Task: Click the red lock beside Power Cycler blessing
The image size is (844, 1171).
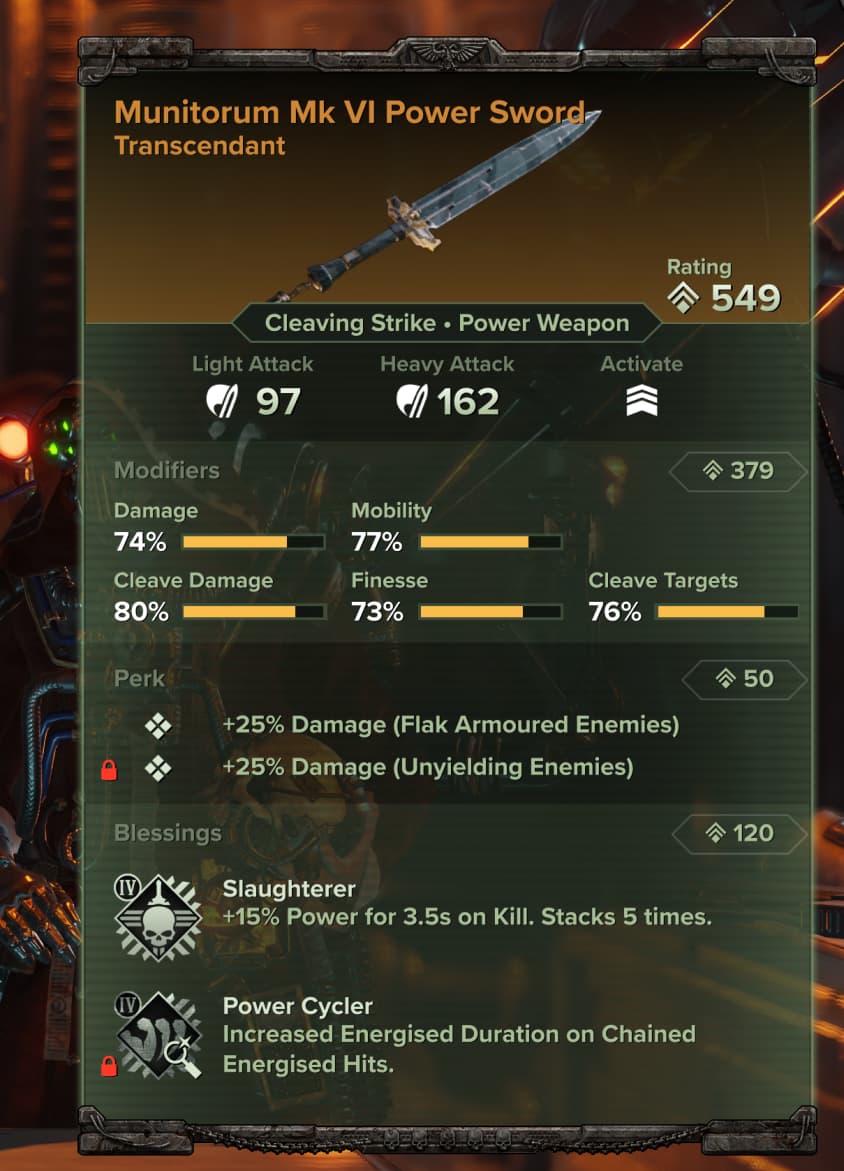Action: (111, 1068)
